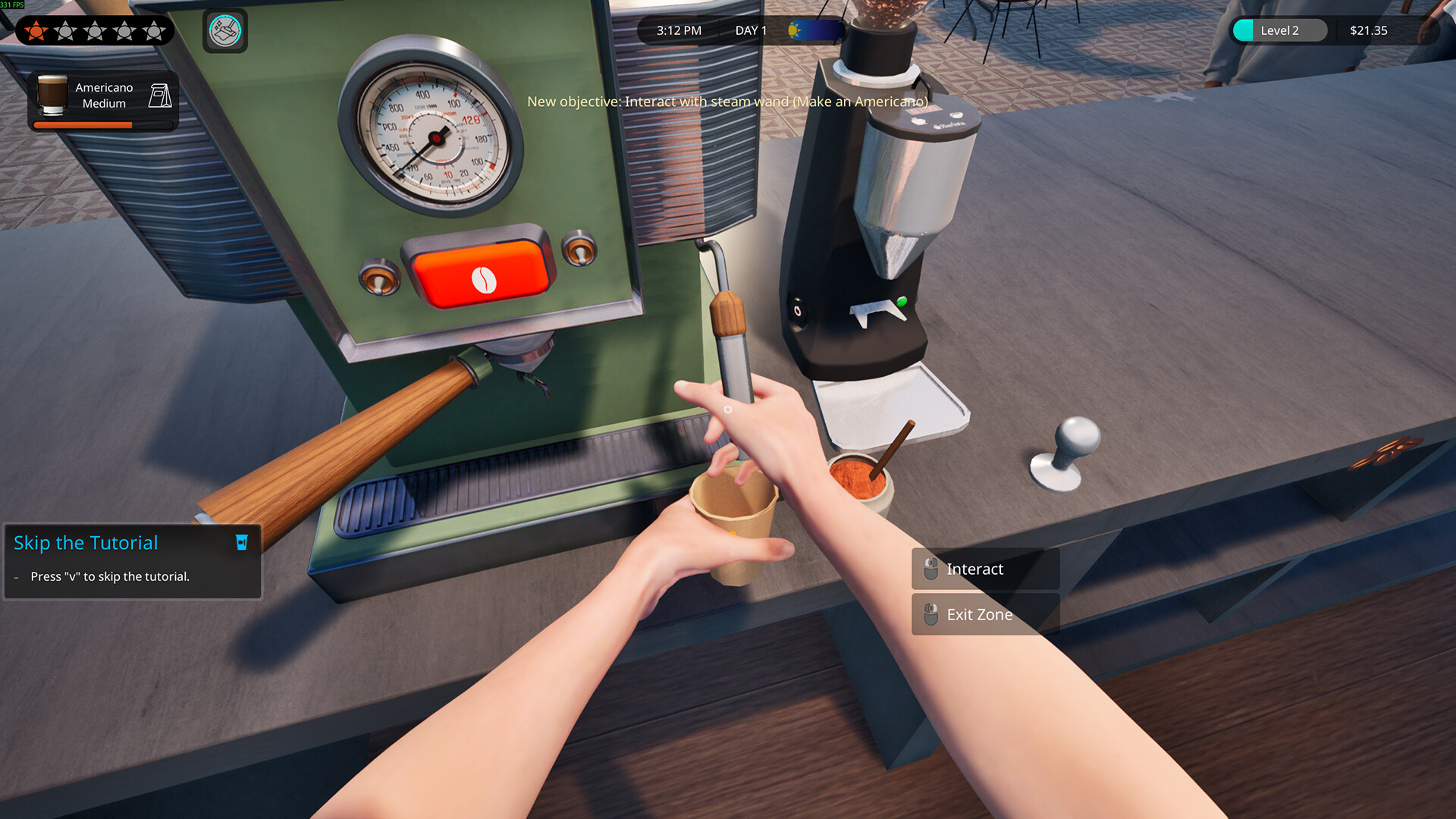Expand the Skip the Tutorial panel
The image size is (1456, 819).
coord(86,542)
